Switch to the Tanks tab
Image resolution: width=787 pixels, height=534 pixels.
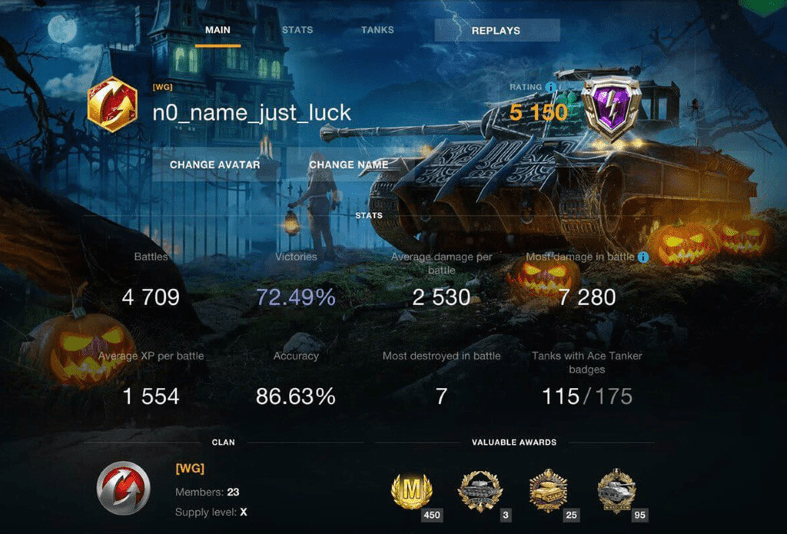coord(377,30)
